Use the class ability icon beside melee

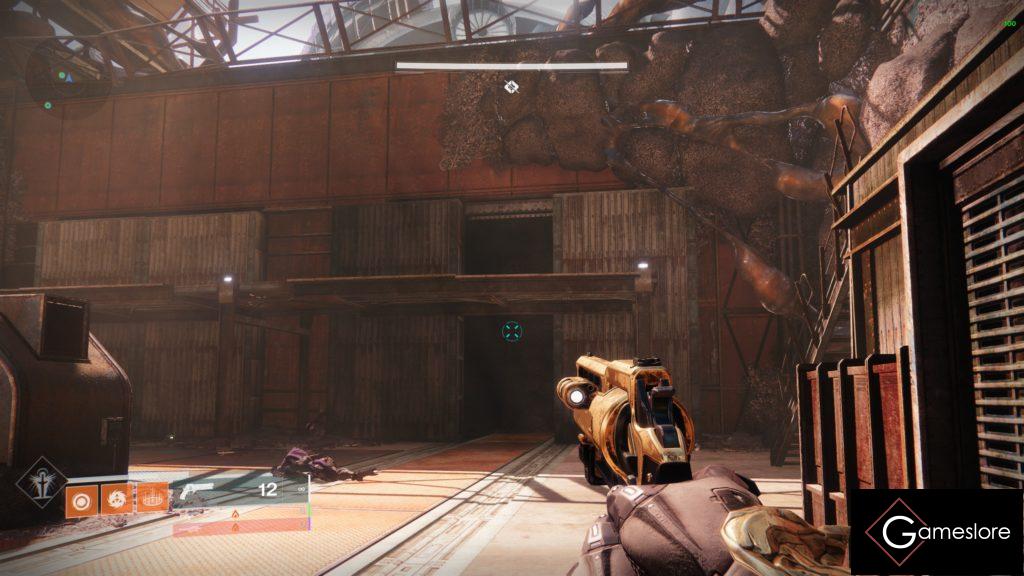(152, 497)
